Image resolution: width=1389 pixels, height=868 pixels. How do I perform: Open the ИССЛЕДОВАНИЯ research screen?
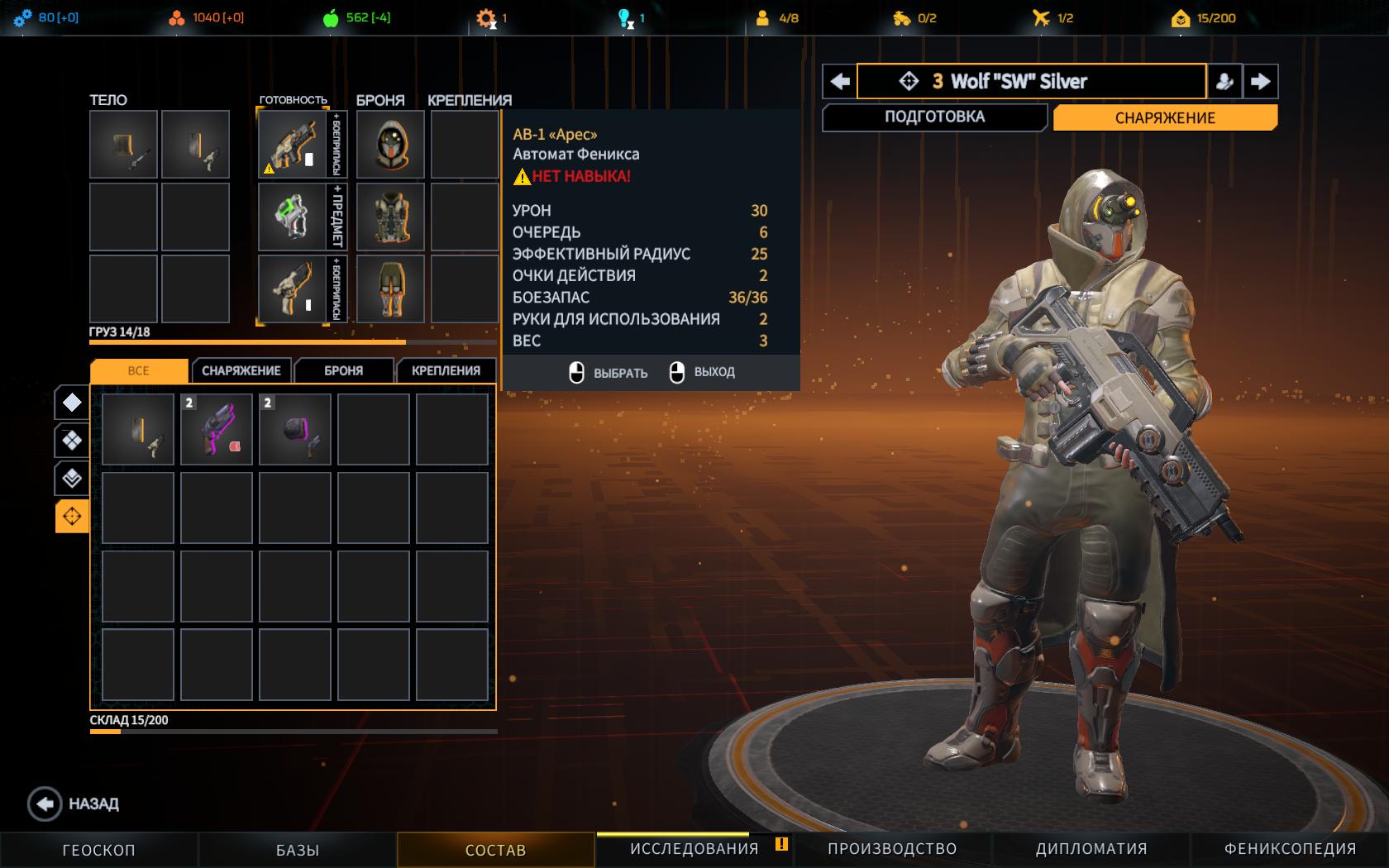tap(694, 849)
